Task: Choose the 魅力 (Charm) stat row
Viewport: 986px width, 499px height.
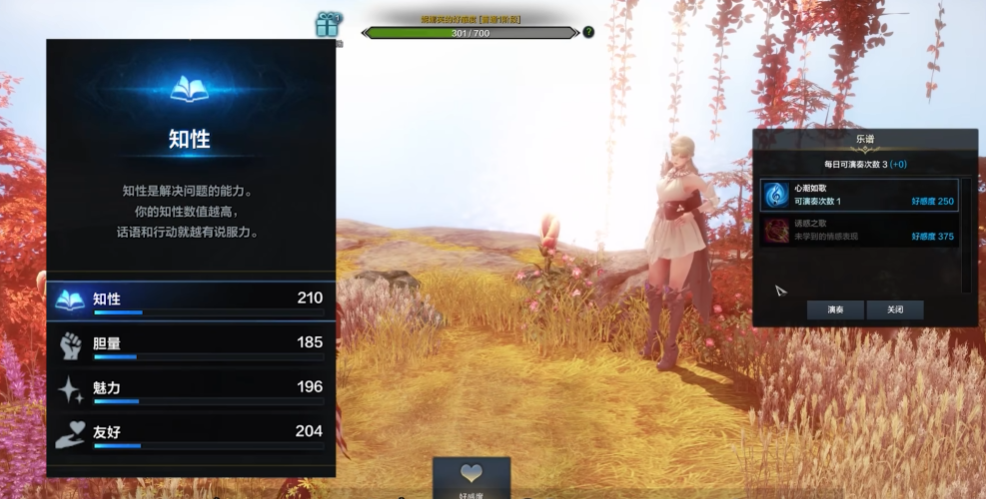Action: [190, 388]
